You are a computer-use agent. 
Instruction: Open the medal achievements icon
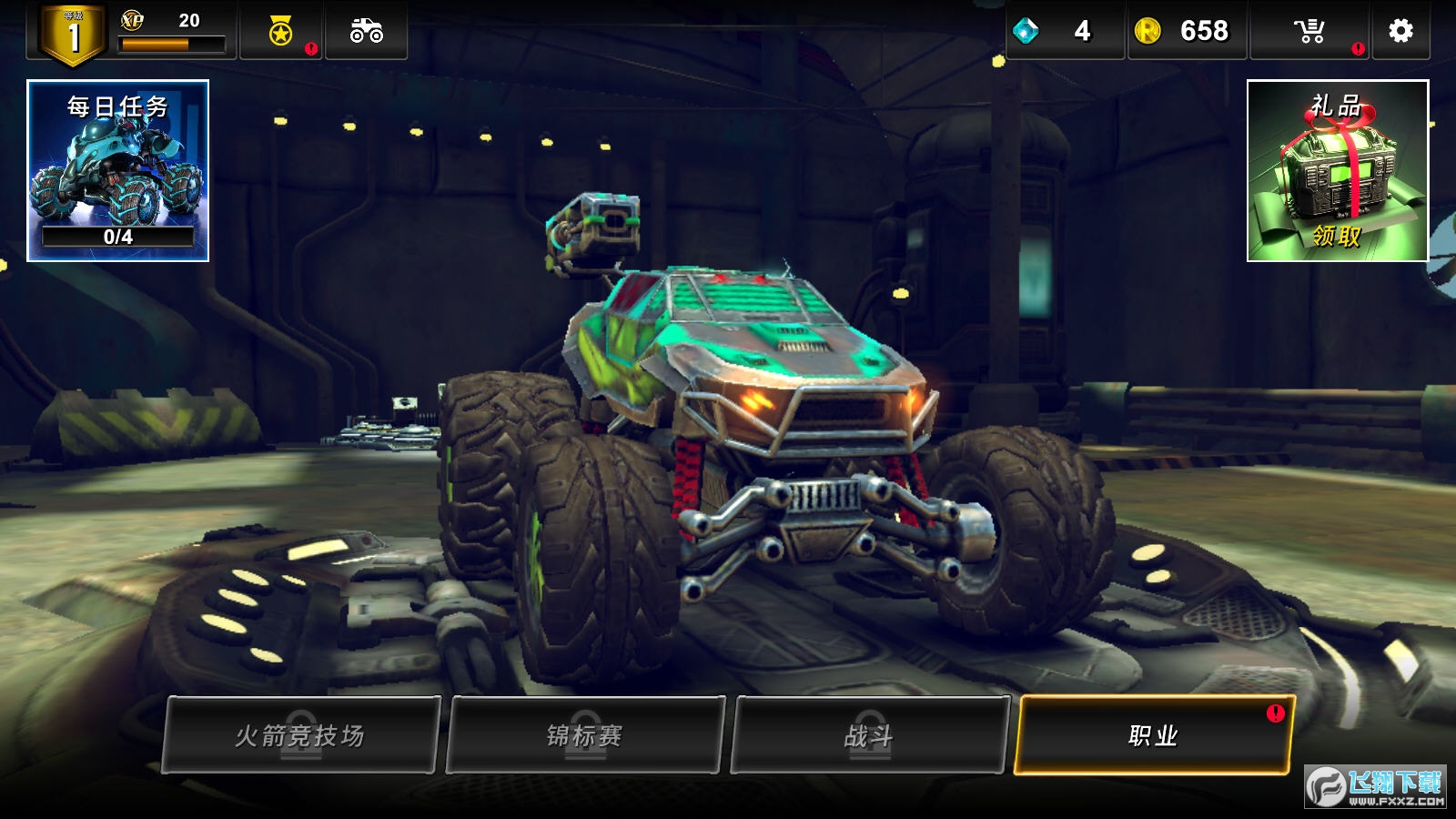coord(281,32)
